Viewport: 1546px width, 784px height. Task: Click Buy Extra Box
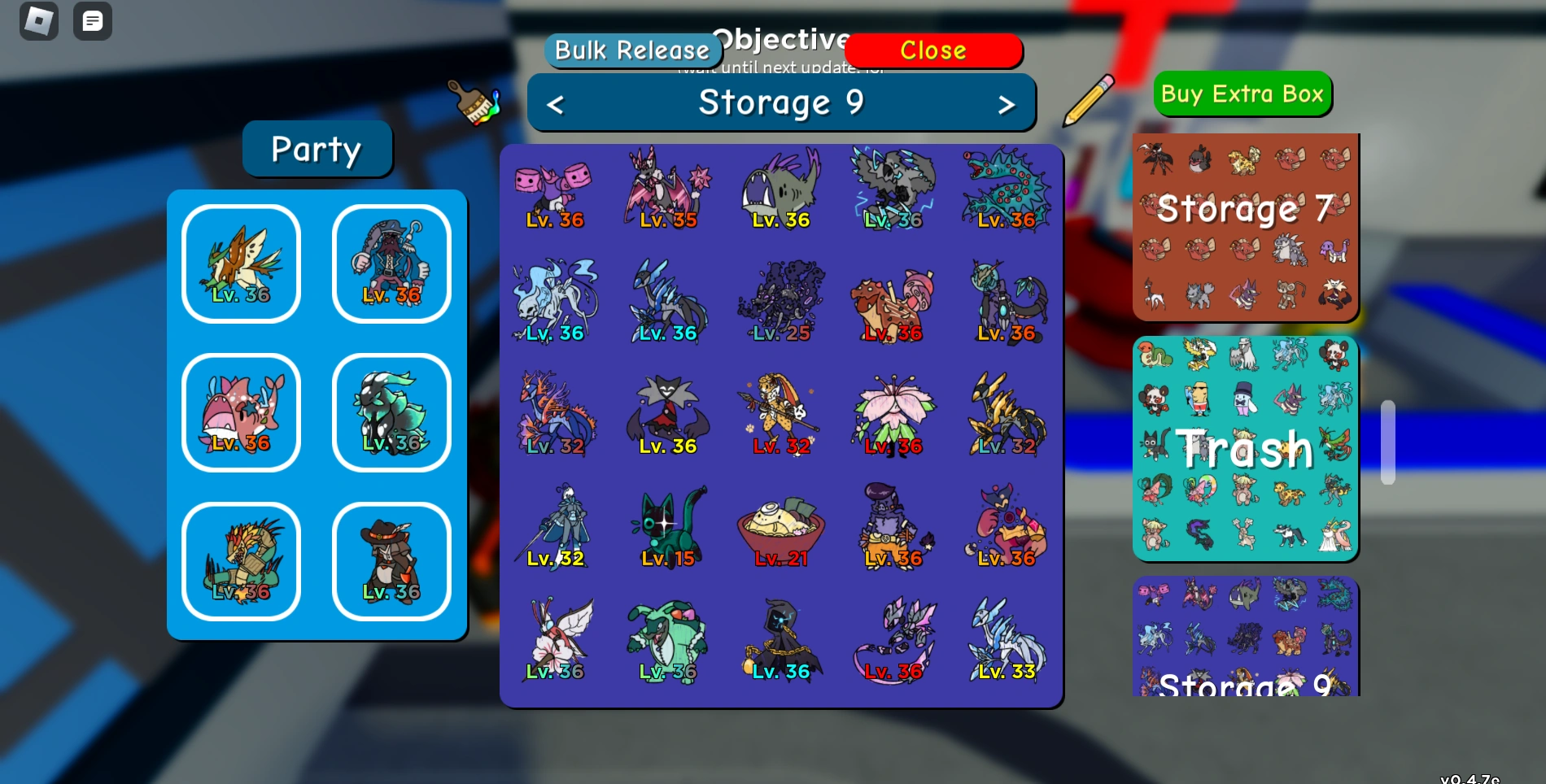(x=1242, y=94)
